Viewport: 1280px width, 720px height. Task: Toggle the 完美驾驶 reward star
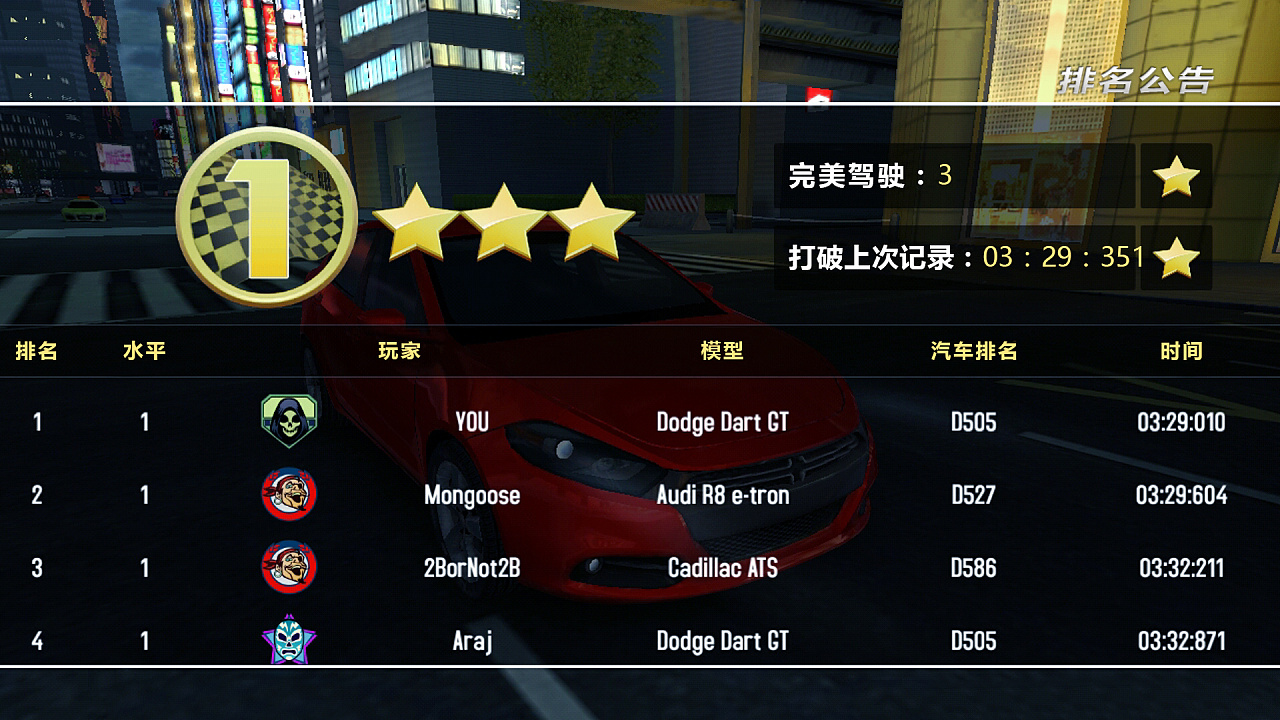pyautogui.click(x=1176, y=177)
